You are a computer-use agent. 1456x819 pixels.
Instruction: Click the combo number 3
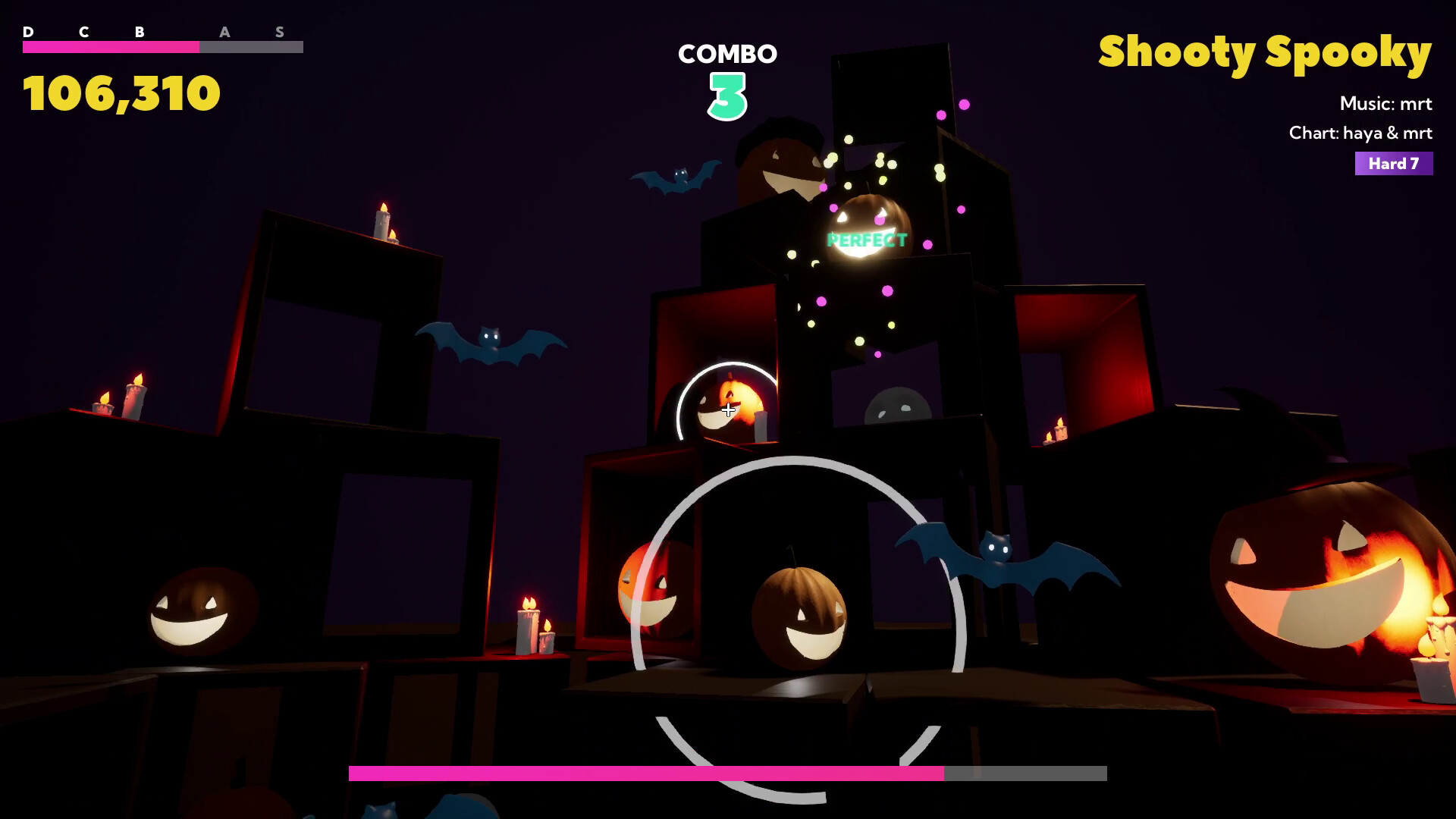[x=727, y=95]
